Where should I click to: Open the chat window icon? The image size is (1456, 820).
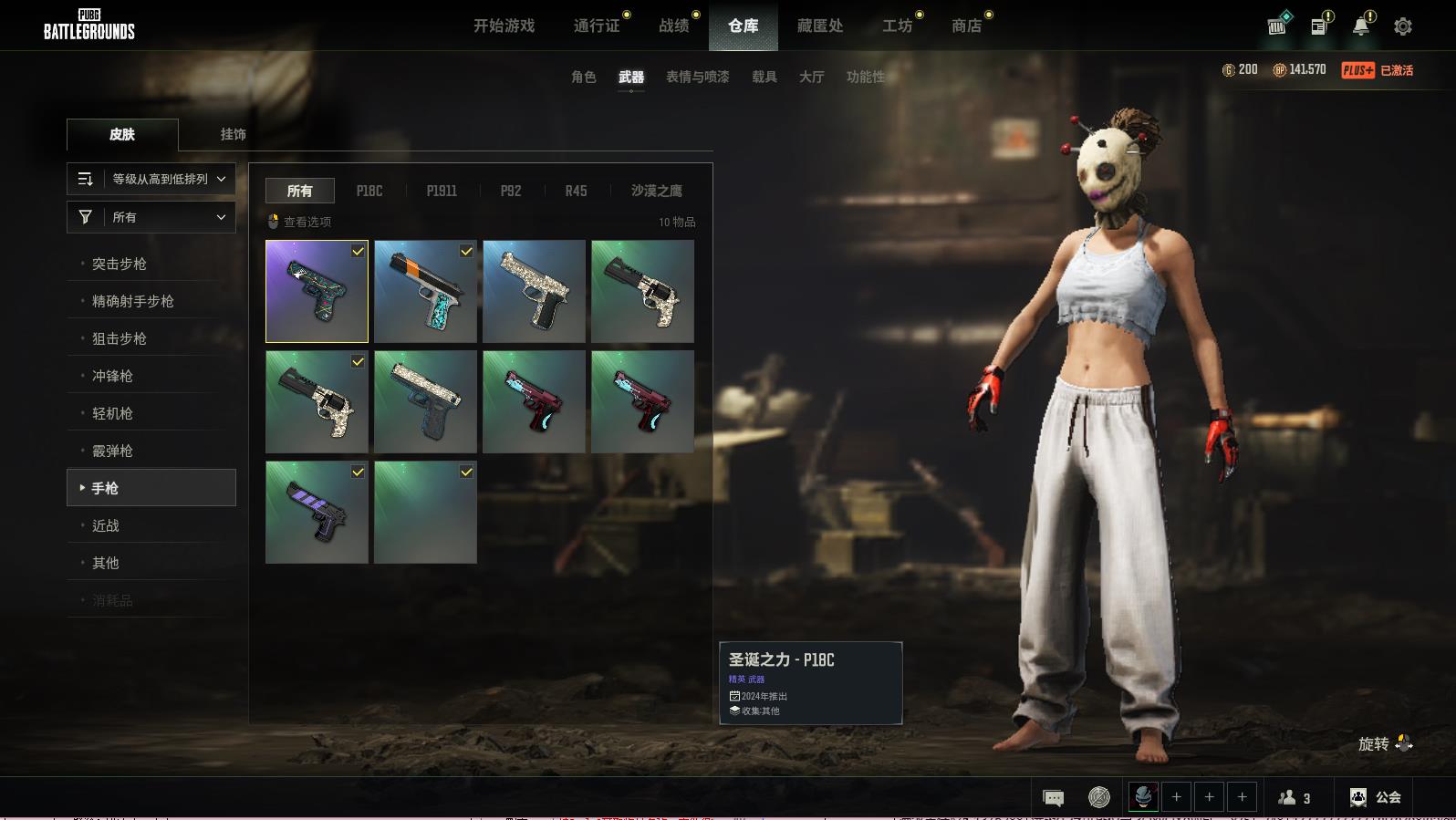[1053, 798]
